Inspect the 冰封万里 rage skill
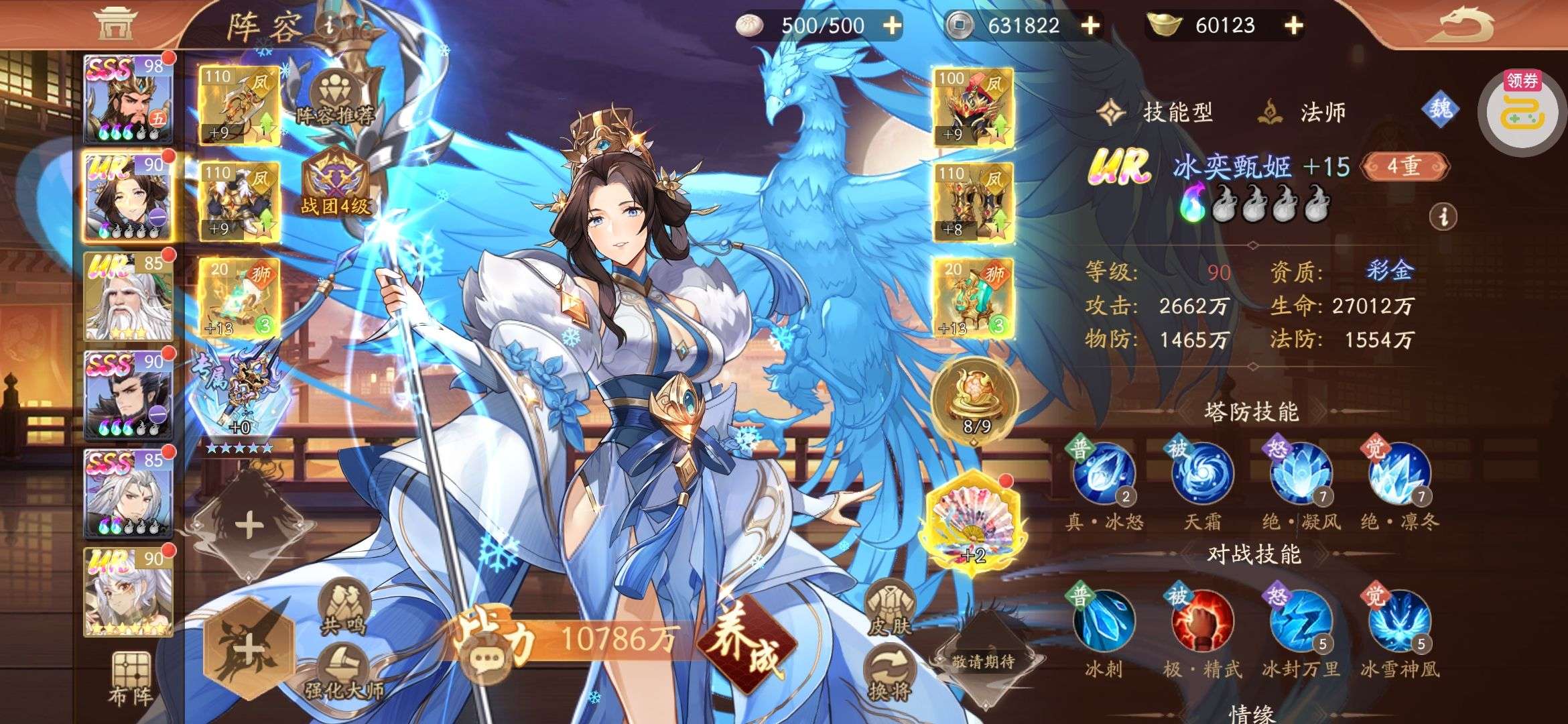Image resolution: width=1568 pixels, height=724 pixels. pos(1300,621)
